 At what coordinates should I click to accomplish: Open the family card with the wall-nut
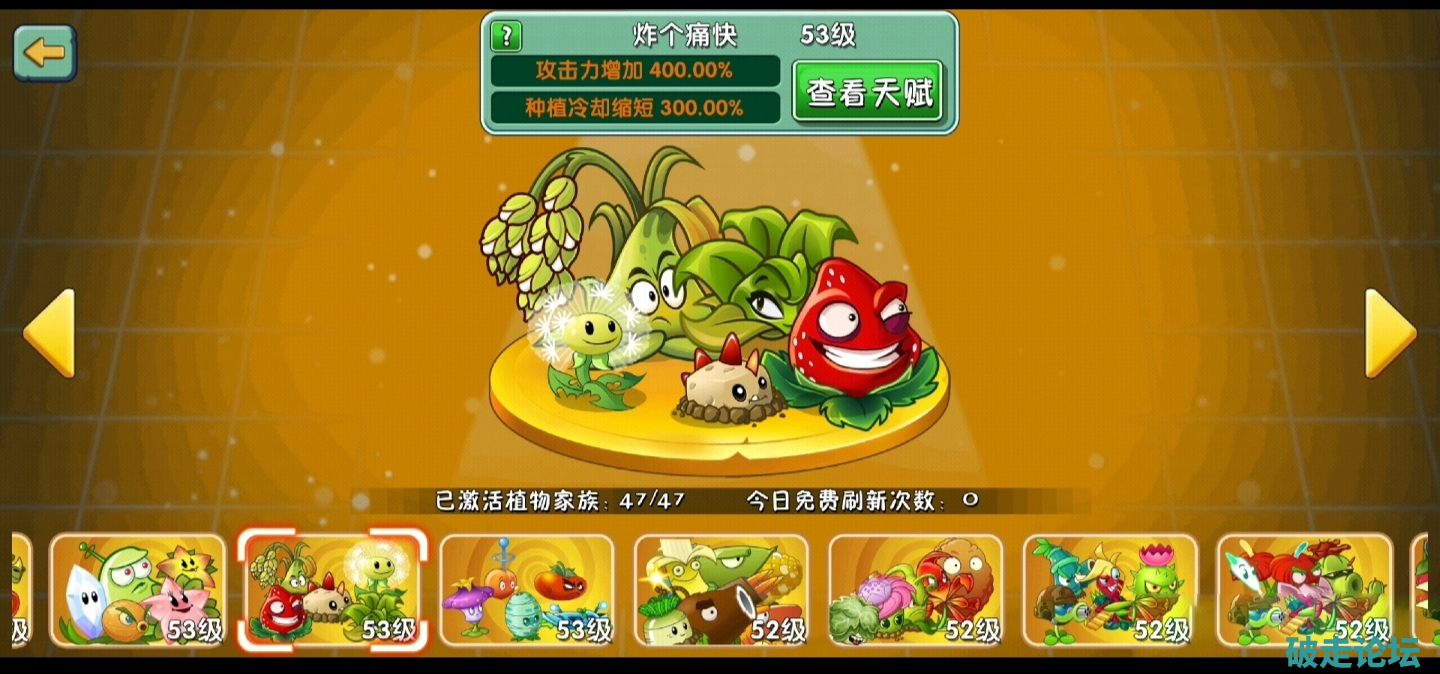[x=915, y=590]
